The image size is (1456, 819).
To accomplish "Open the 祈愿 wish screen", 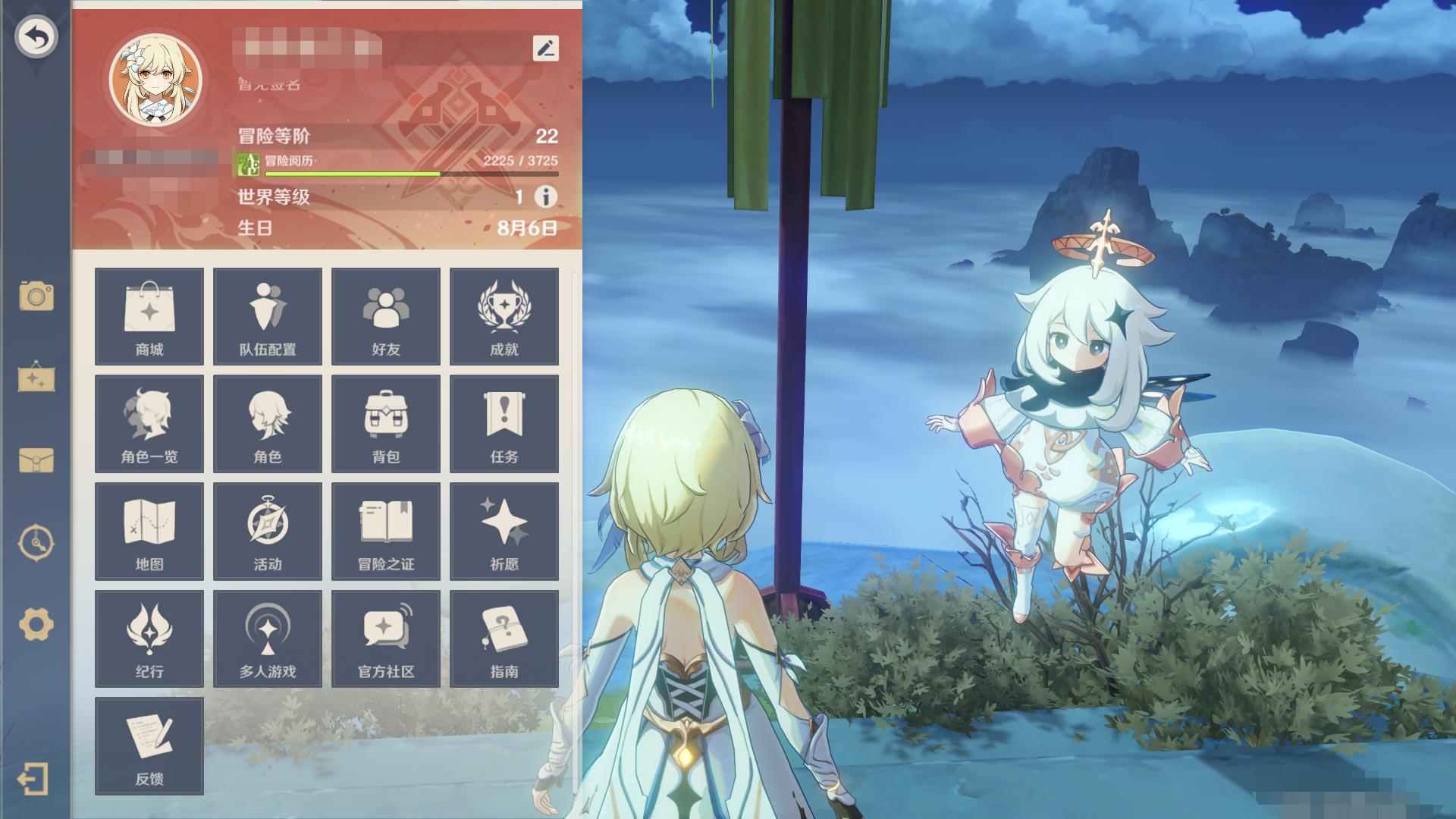I will pos(504,532).
